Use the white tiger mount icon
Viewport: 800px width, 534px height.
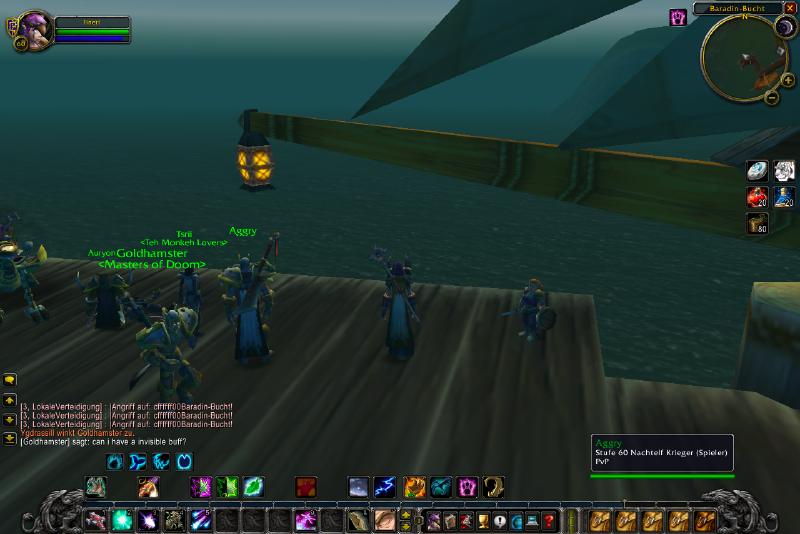click(784, 171)
